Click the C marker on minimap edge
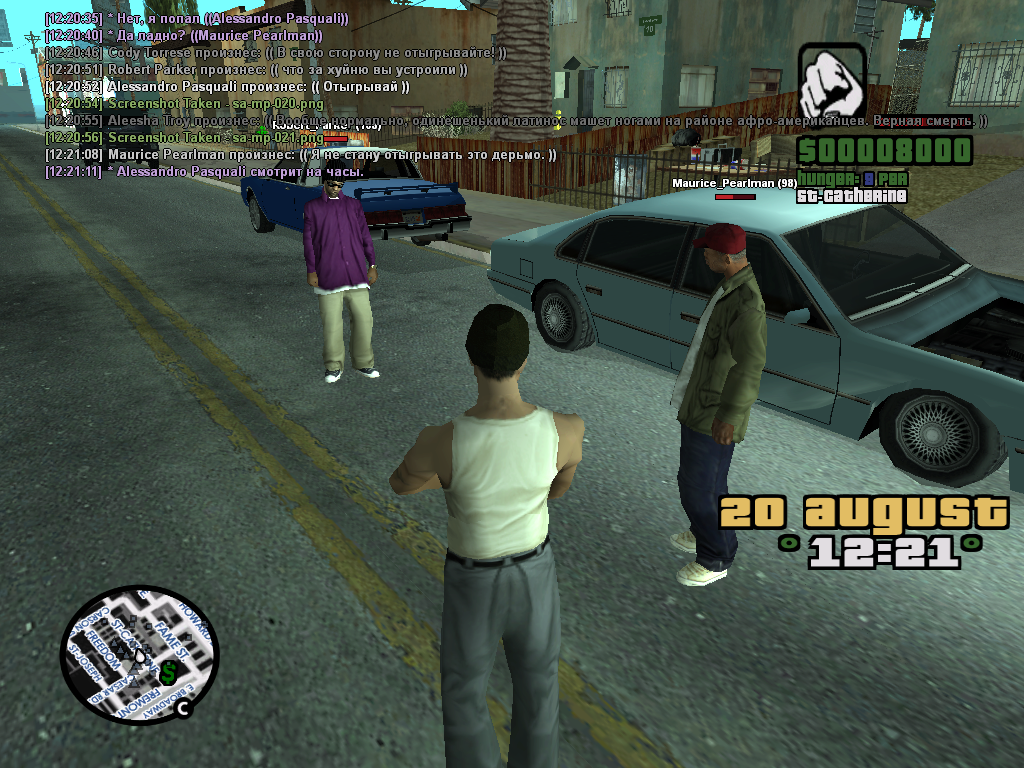 pos(184,709)
